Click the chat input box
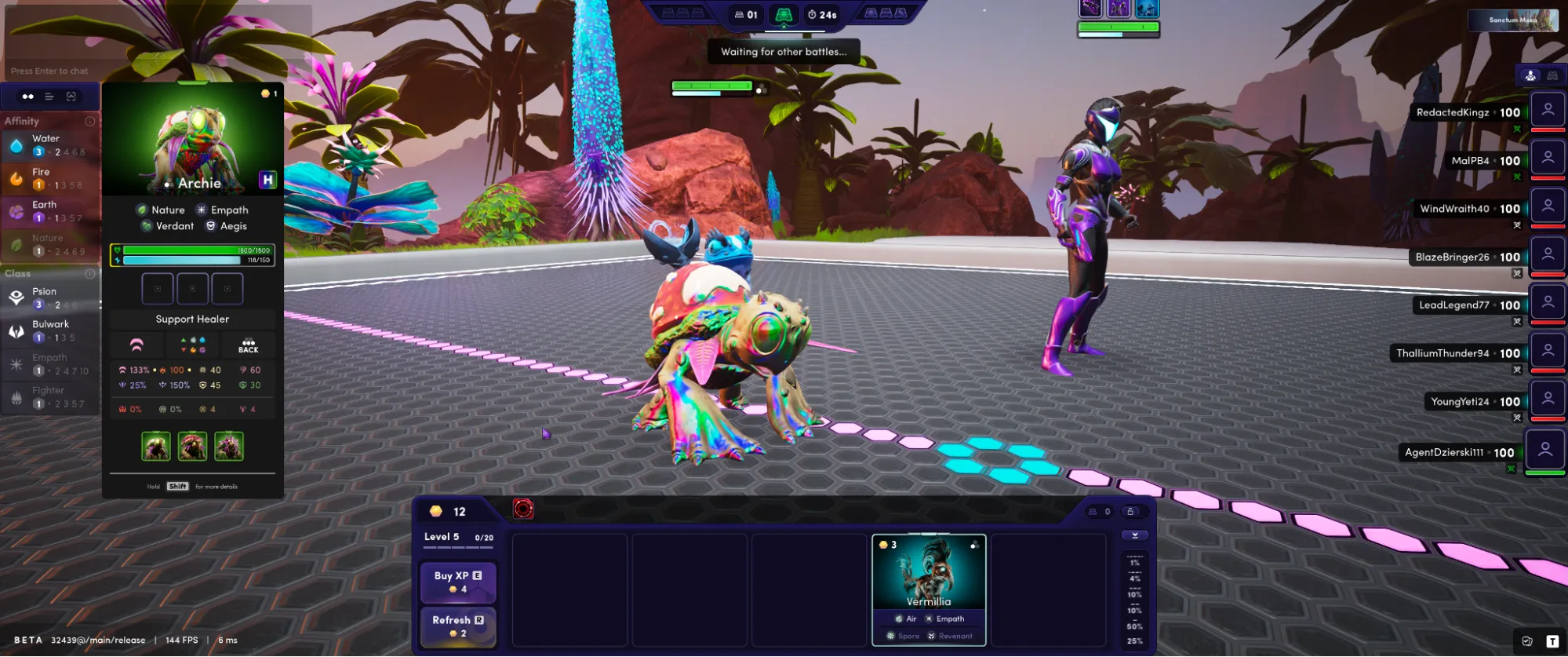 pos(157,71)
